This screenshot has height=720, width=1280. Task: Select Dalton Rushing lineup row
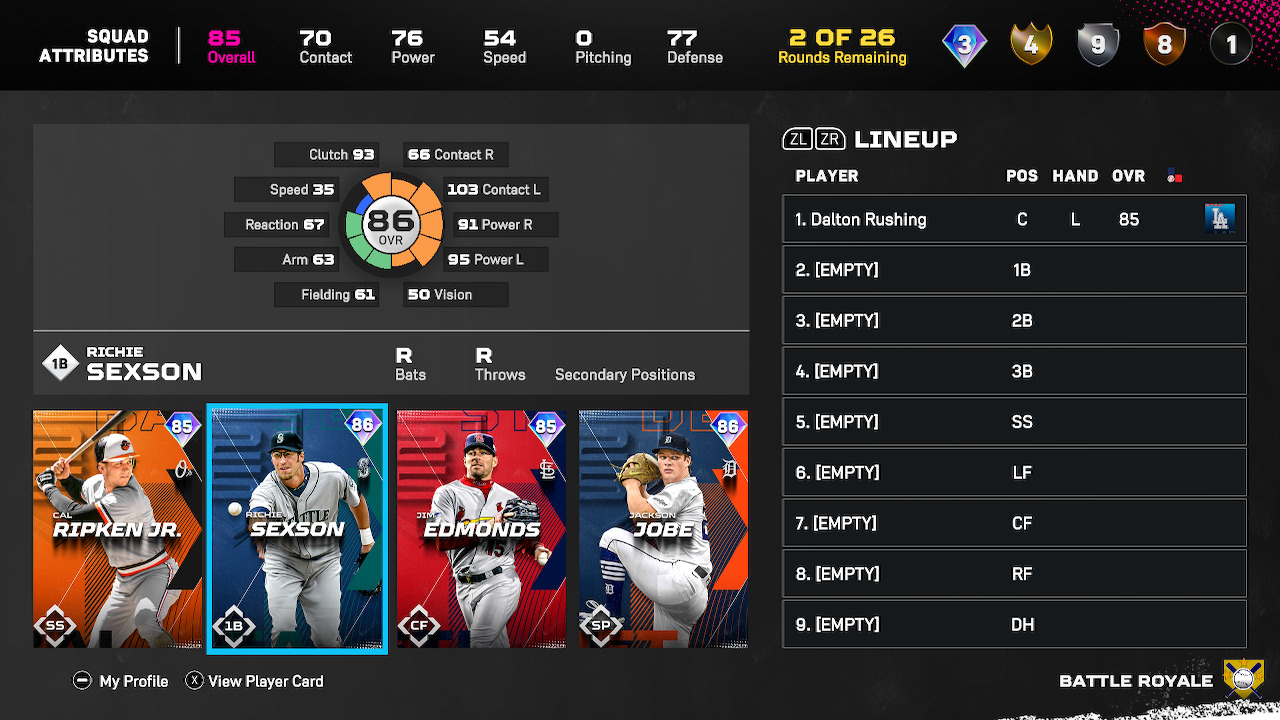point(1014,219)
